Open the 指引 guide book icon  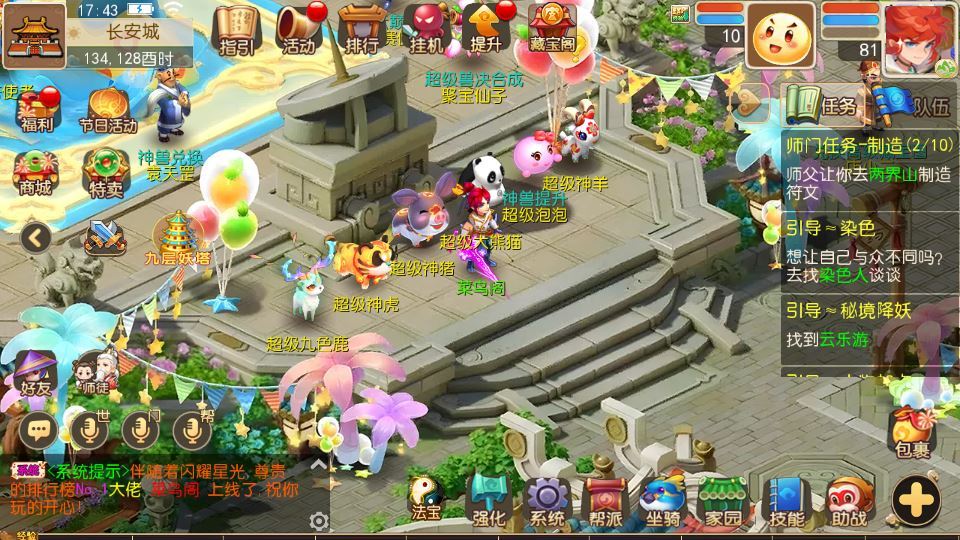[236, 29]
